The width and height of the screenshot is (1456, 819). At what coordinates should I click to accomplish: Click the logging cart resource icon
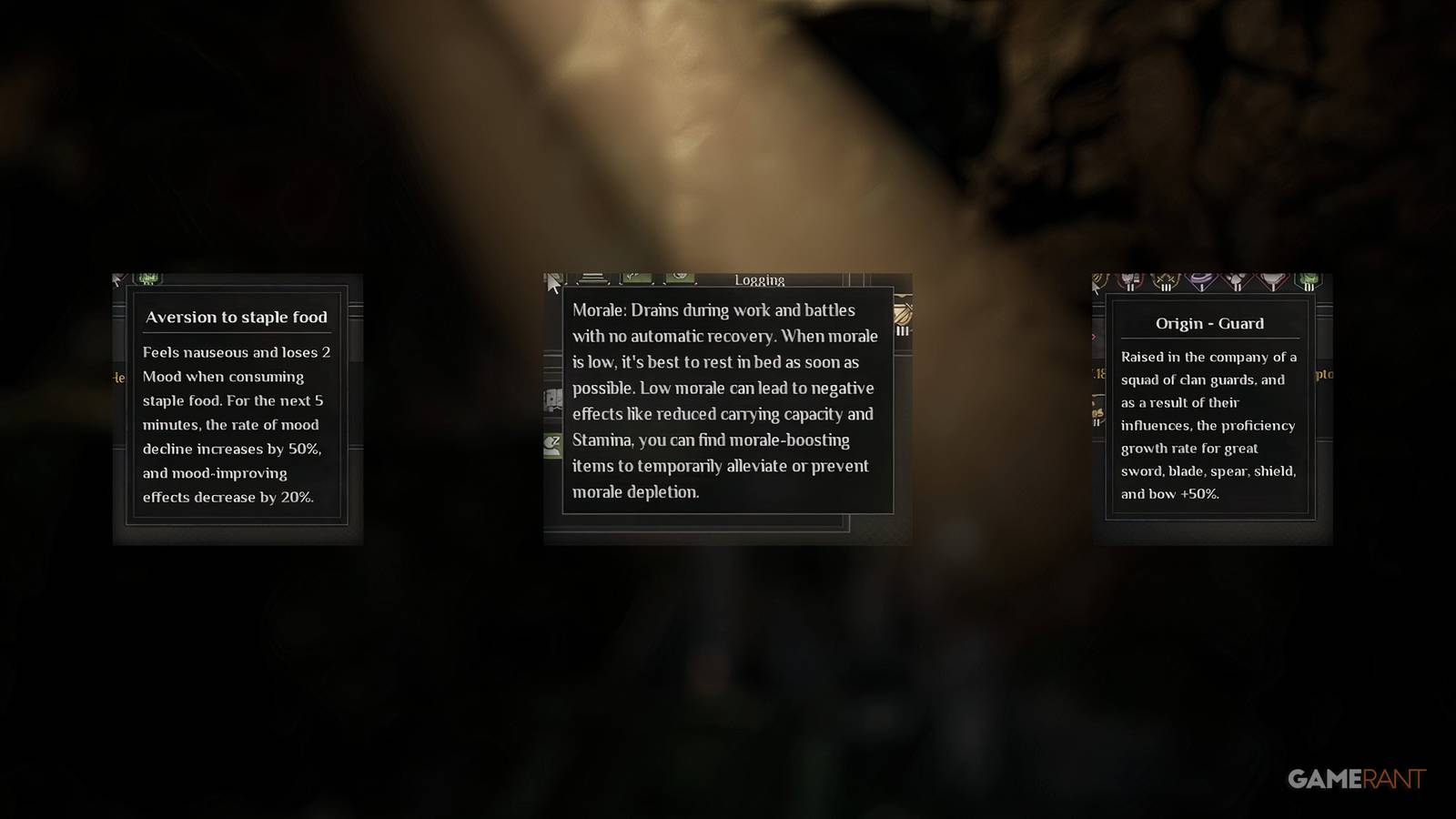[x=553, y=399]
